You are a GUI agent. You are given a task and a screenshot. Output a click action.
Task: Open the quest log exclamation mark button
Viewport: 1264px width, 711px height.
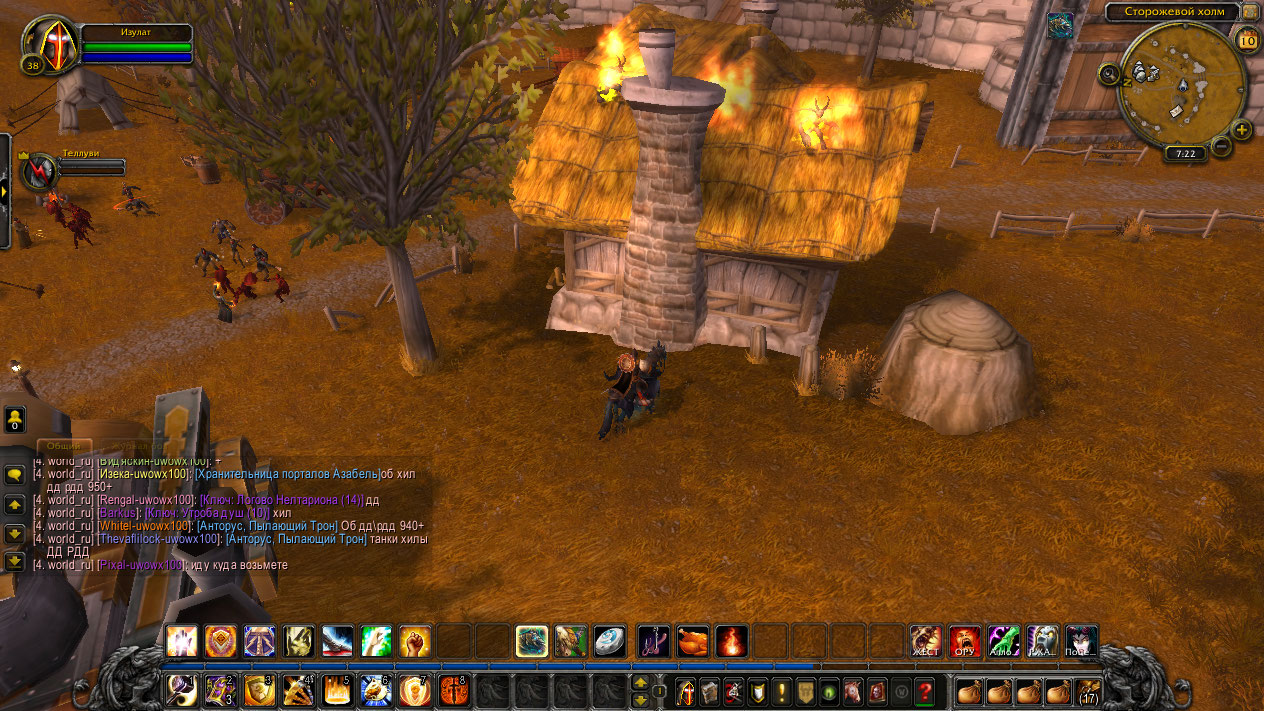781,691
